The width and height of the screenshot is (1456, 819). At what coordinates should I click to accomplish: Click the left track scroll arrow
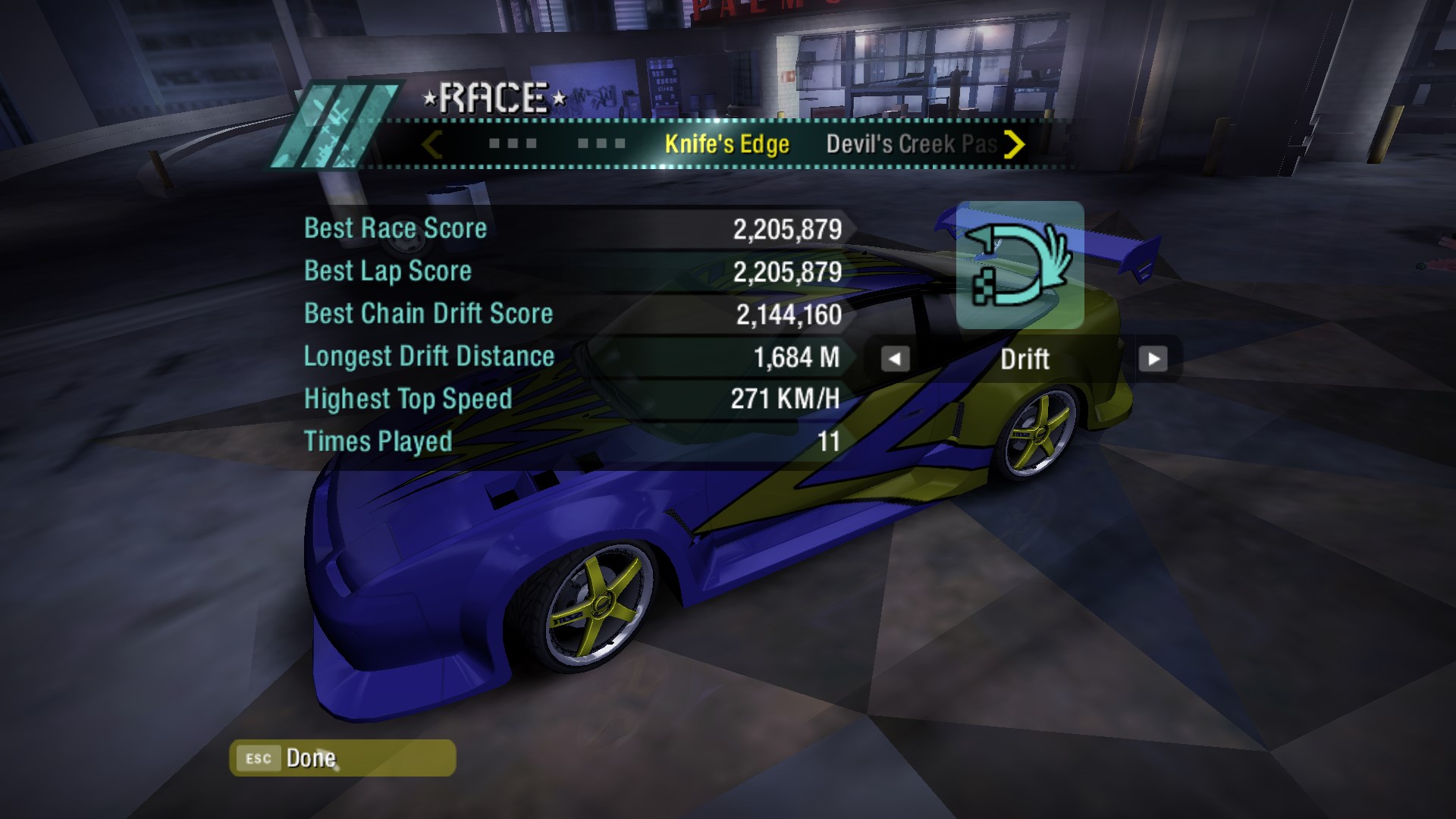coord(432,144)
